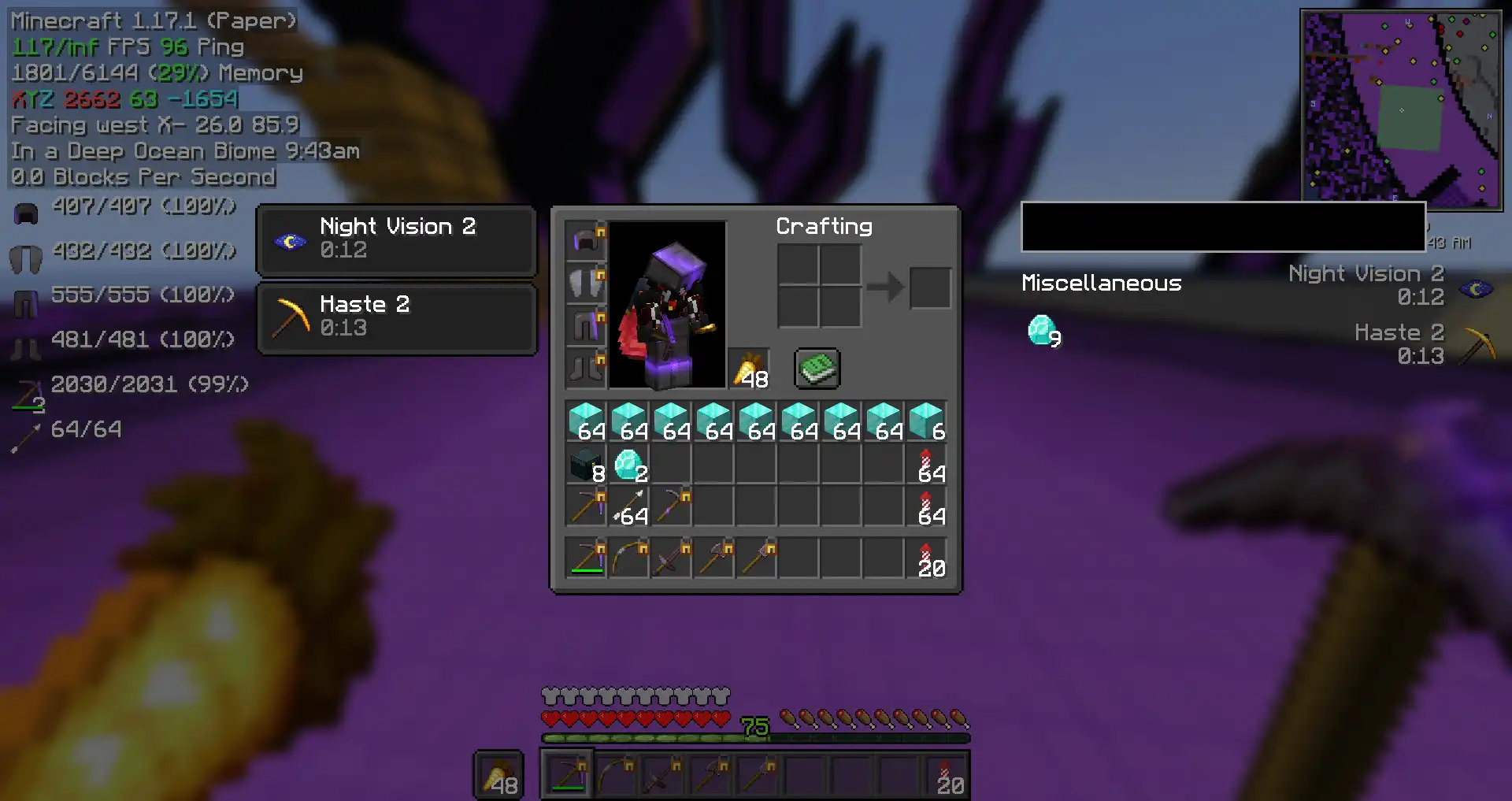
Task: Open the green recipe book
Action: click(817, 369)
